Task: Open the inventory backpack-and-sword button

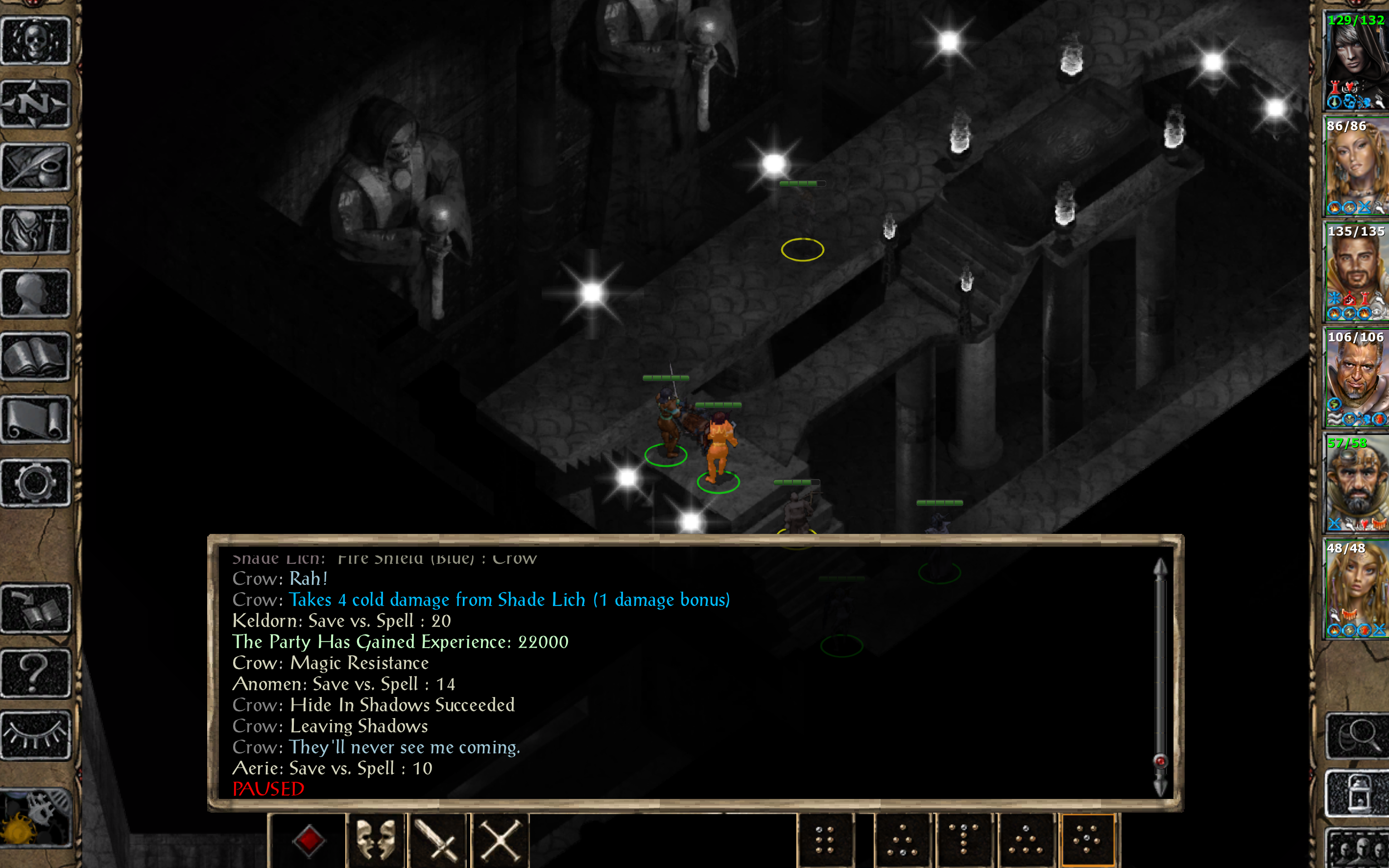Action: (x=36, y=230)
